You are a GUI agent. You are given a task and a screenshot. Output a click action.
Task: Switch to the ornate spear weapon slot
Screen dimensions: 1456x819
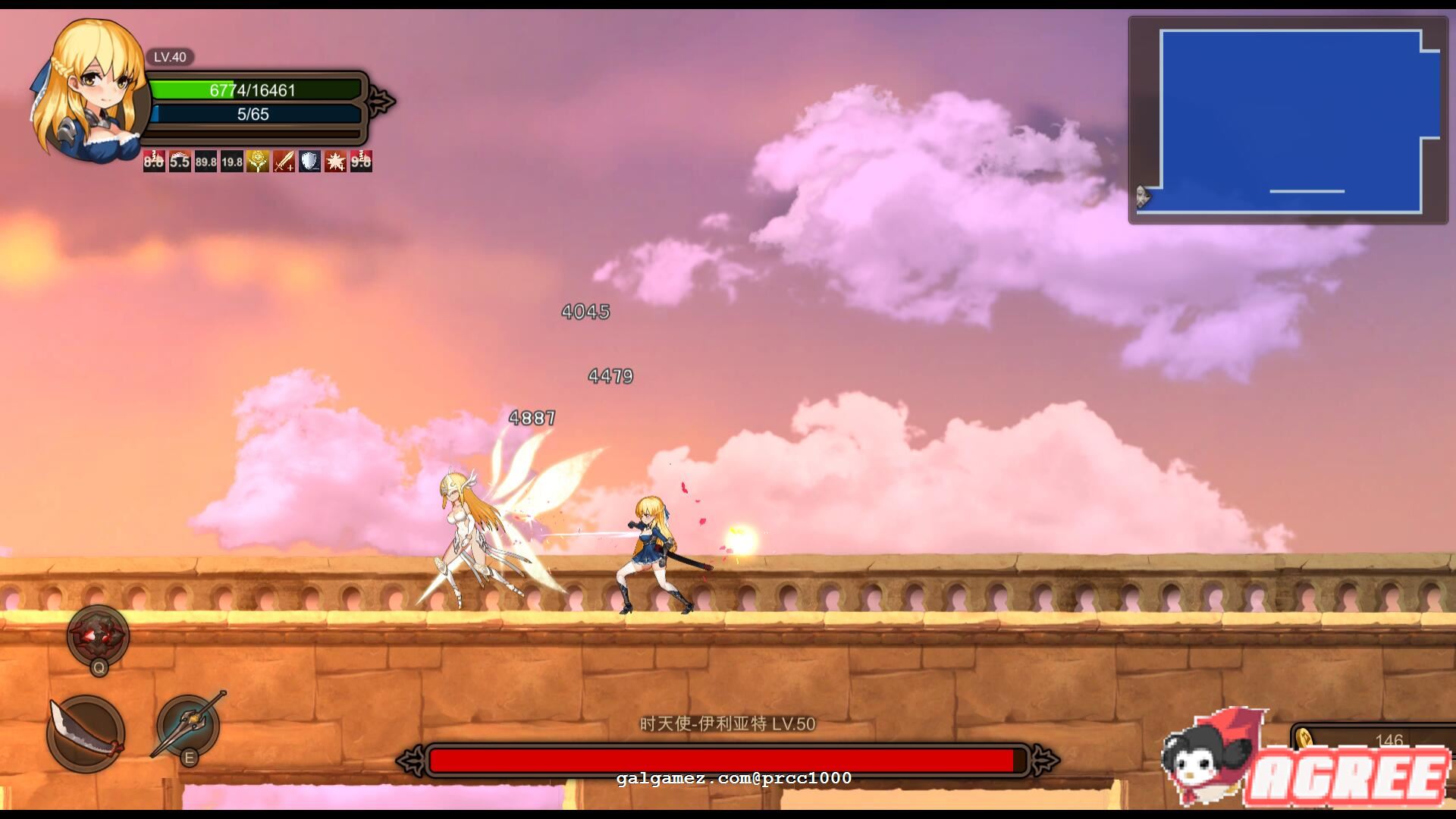point(189,724)
